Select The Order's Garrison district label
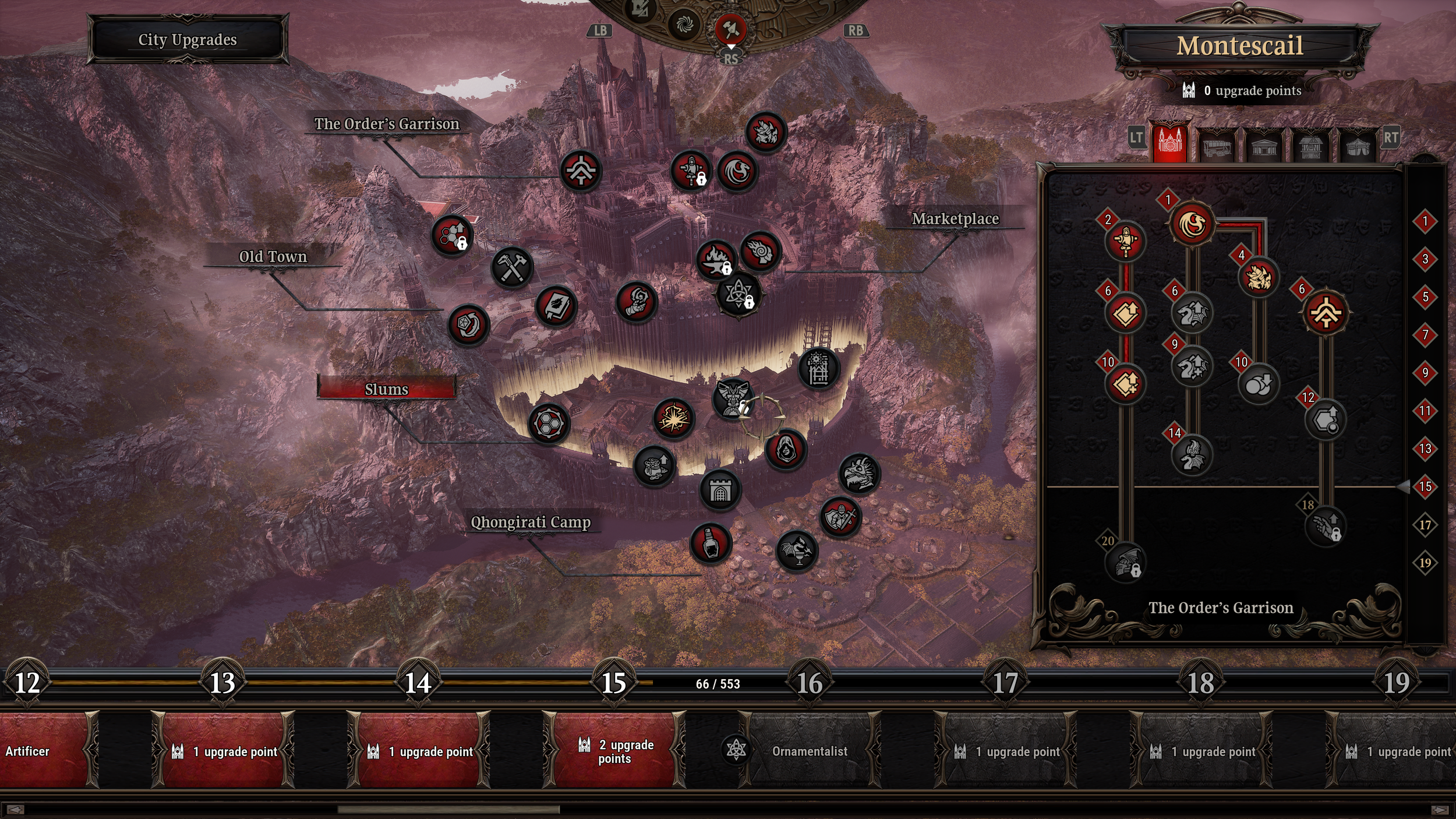Viewport: 1456px width, 819px height. [387, 124]
